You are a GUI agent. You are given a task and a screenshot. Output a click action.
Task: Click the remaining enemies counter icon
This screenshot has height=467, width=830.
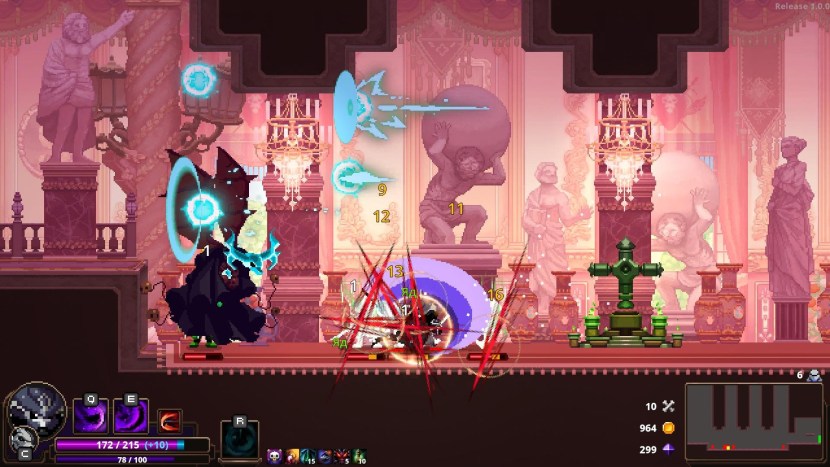coord(814,376)
